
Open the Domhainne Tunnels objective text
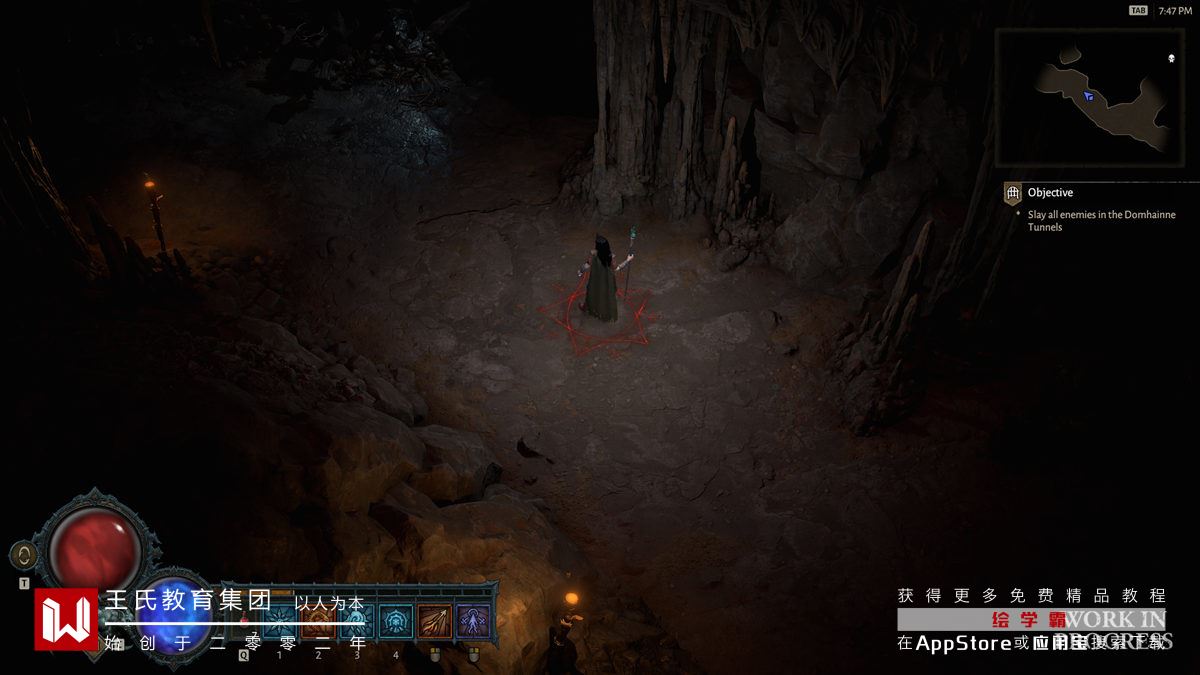pyautogui.click(x=1101, y=221)
